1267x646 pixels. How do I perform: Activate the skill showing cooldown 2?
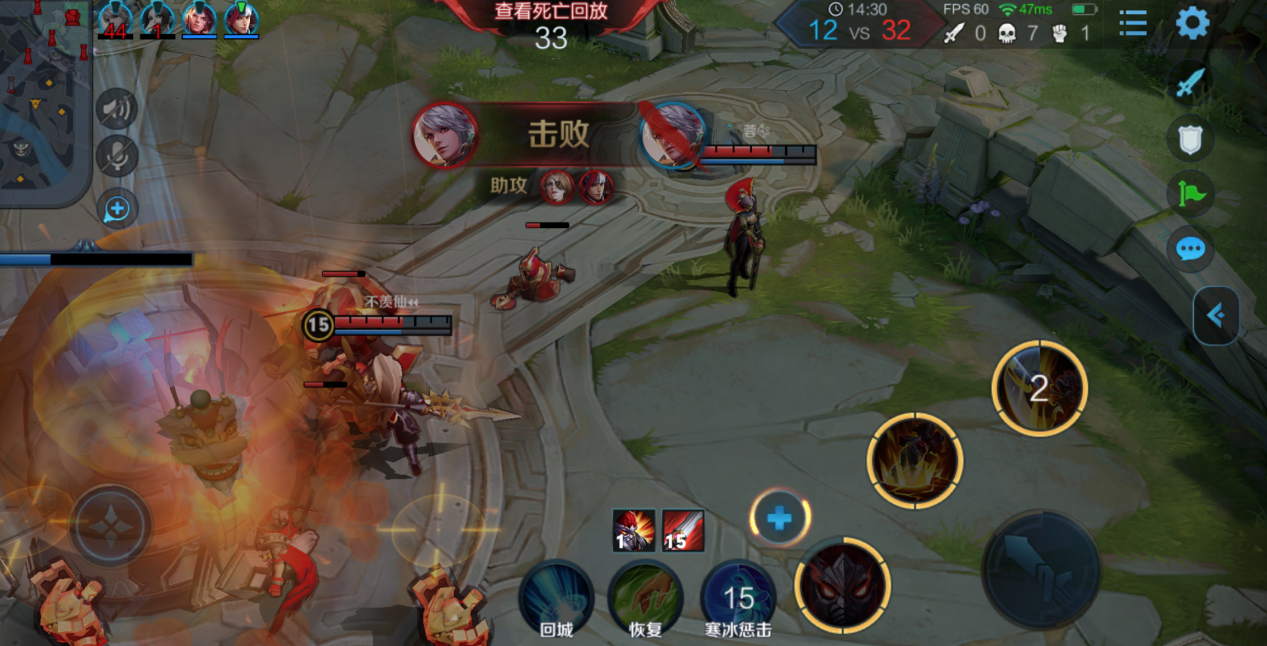[x=1039, y=389]
